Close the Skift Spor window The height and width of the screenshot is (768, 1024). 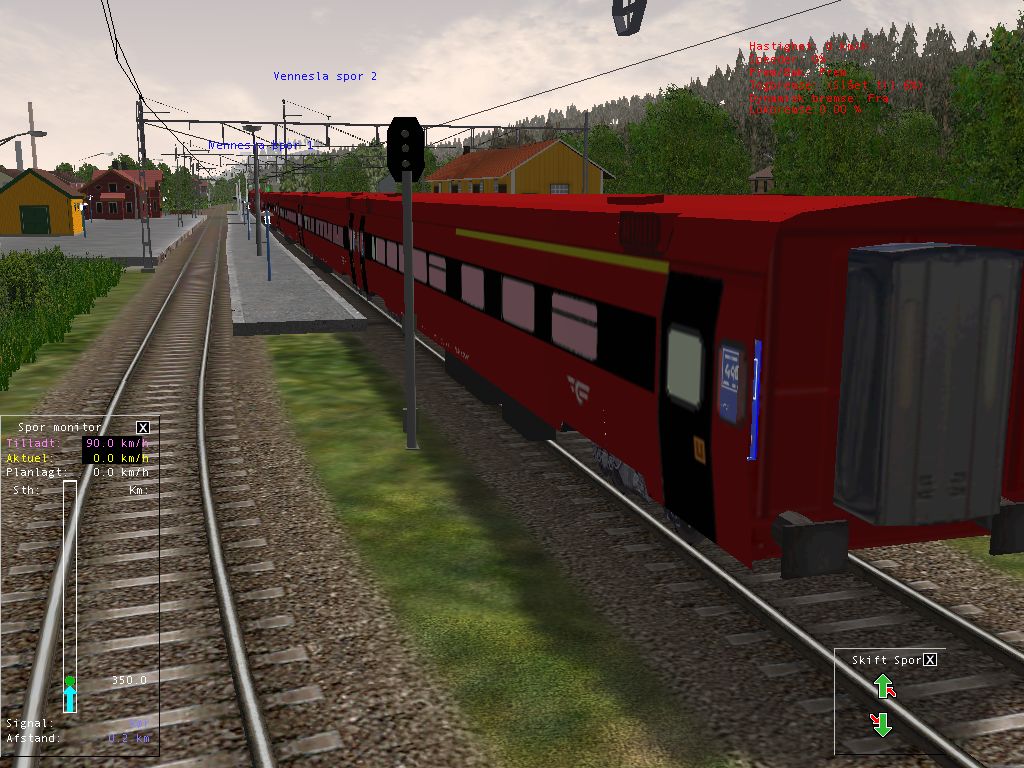point(930,660)
